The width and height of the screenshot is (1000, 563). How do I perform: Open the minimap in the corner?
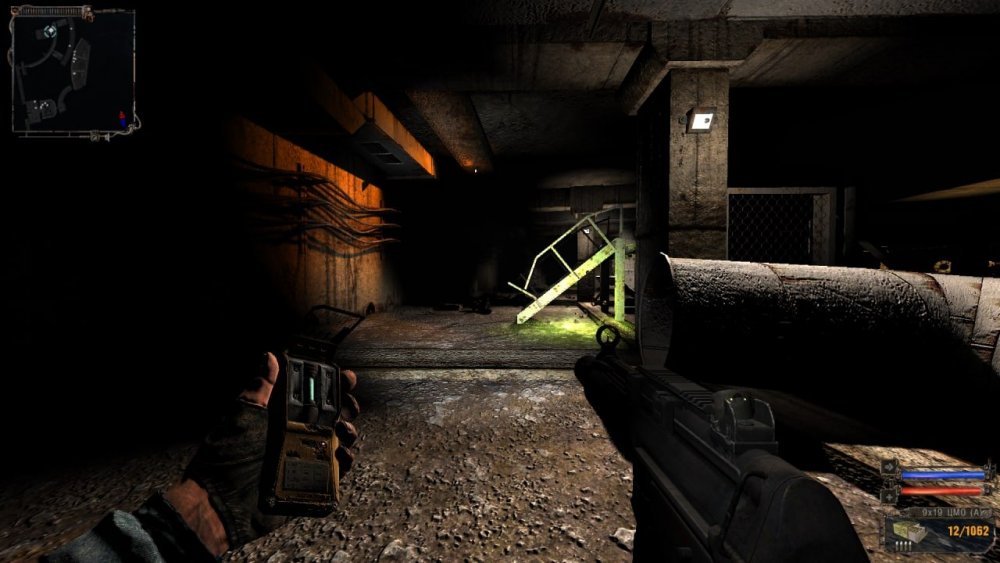(72, 70)
